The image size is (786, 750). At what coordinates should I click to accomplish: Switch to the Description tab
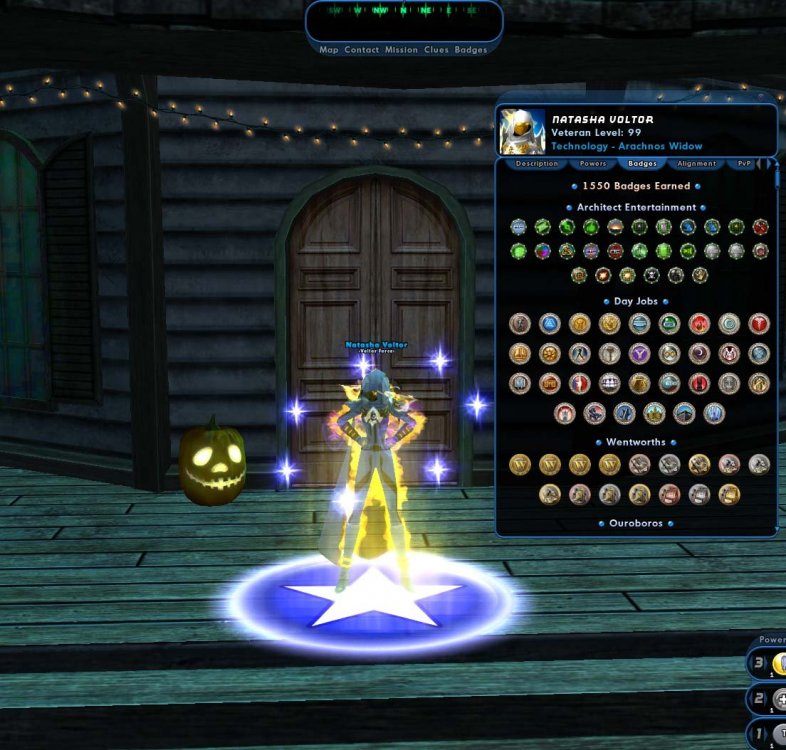pyautogui.click(x=537, y=164)
